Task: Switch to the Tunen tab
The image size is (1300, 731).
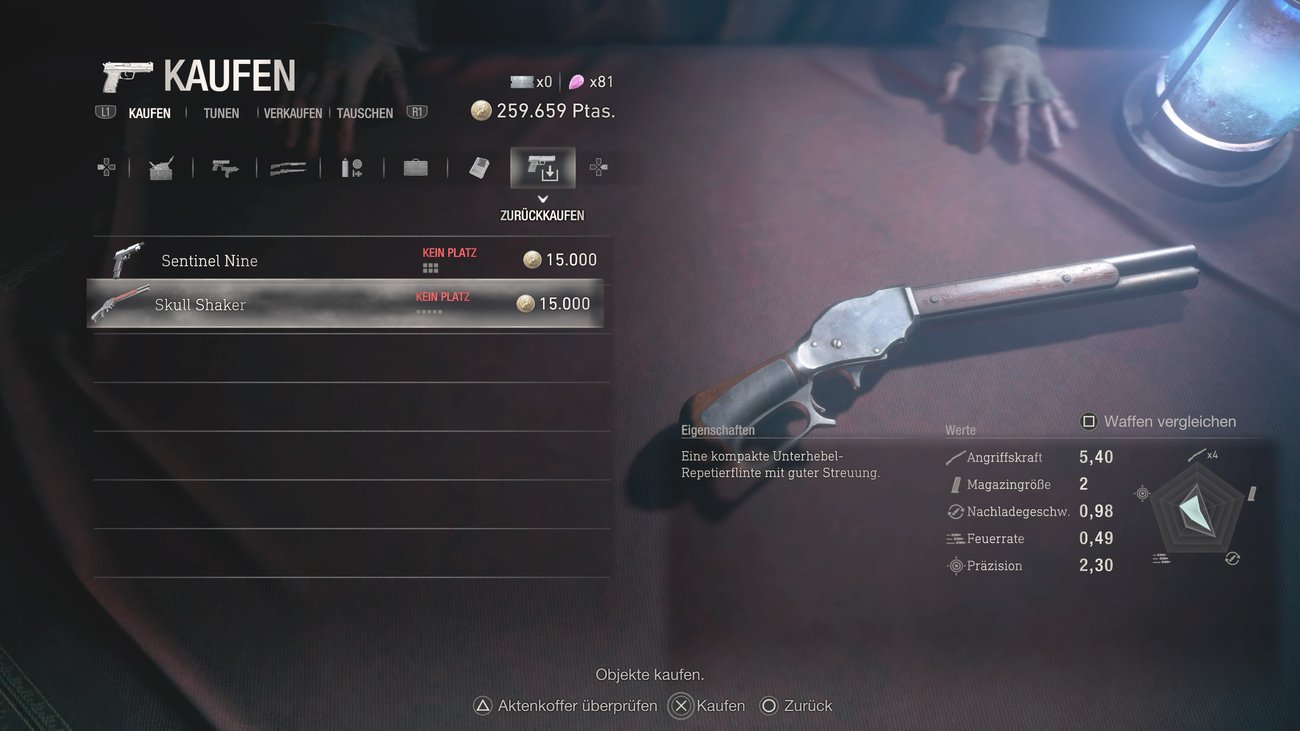Action: tap(221, 114)
